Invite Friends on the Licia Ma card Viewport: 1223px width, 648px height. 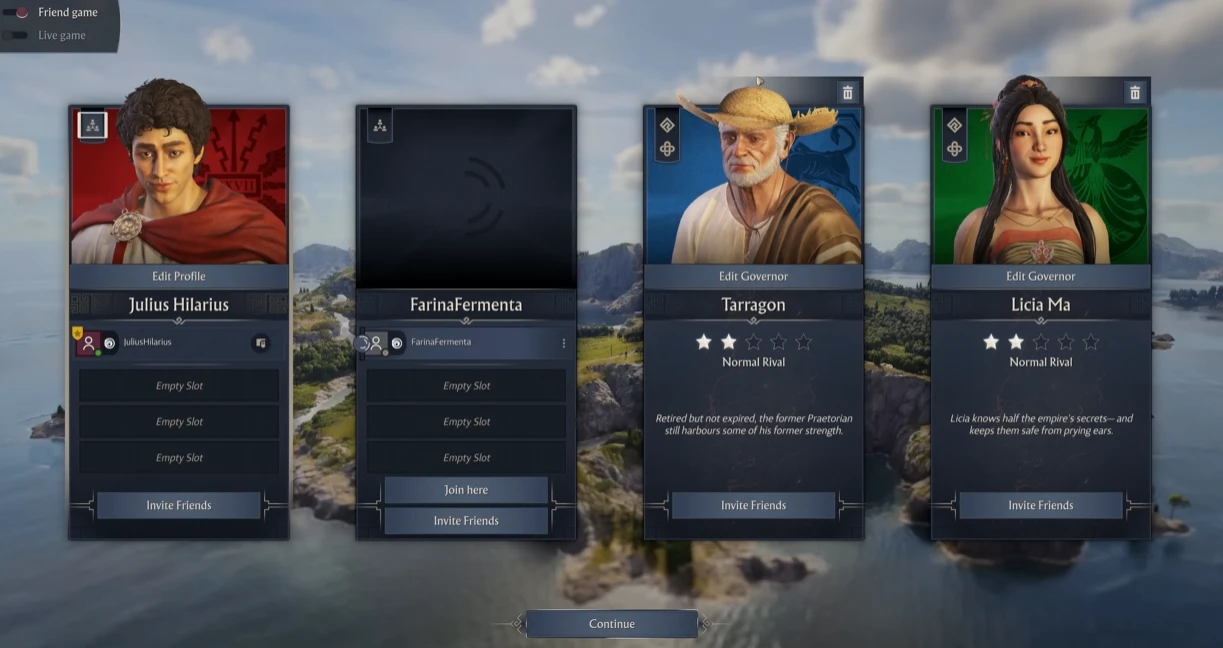(x=1040, y=505)
